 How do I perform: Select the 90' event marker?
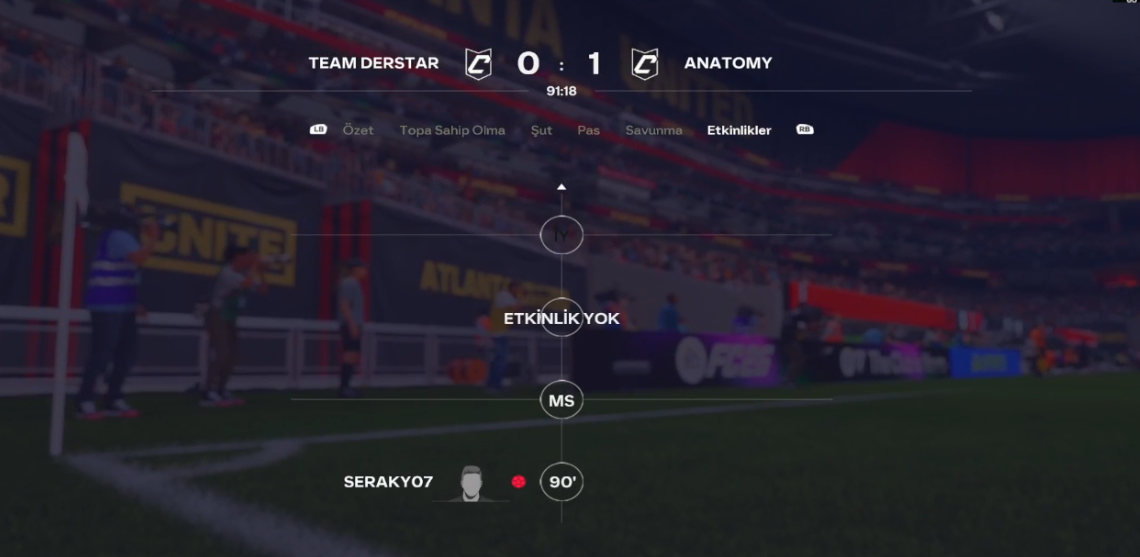[x=561, y=482]
